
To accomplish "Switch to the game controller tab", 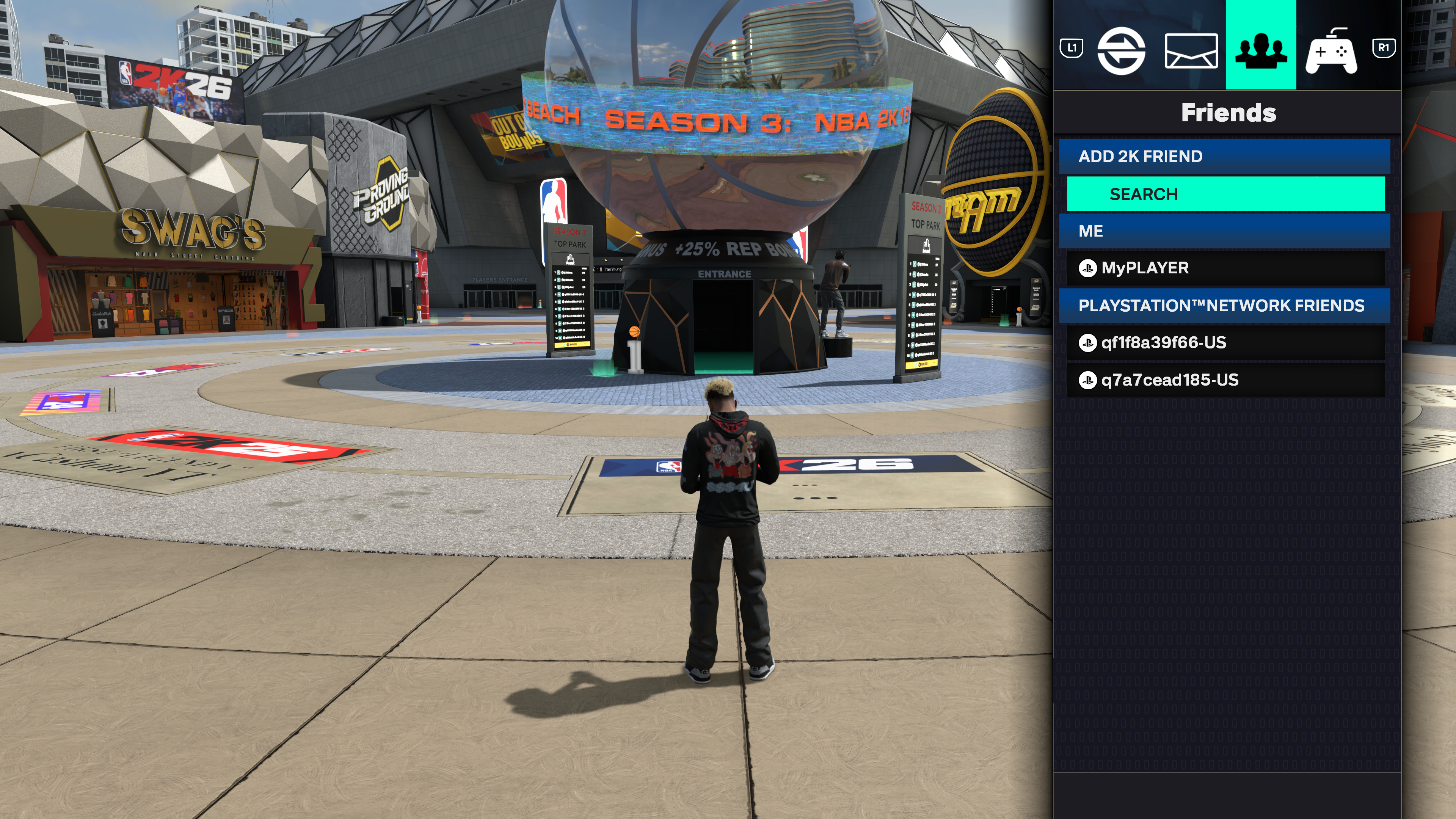I will coord(1331,51).
